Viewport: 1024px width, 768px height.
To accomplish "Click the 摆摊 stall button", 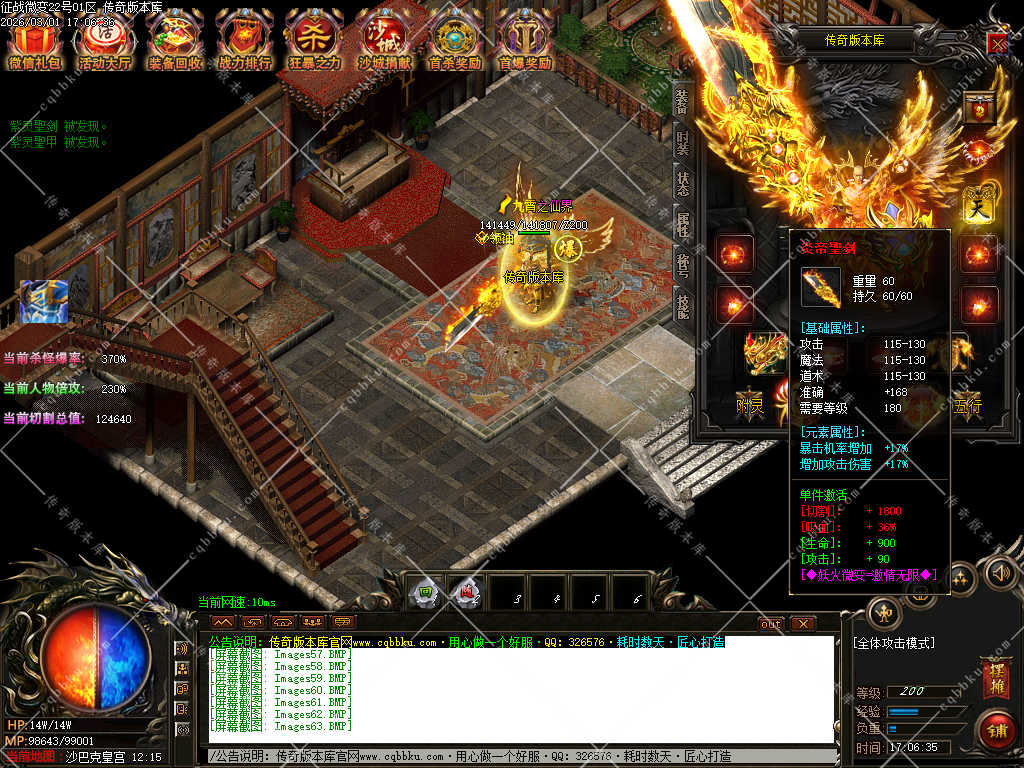I will pos(996,675).
